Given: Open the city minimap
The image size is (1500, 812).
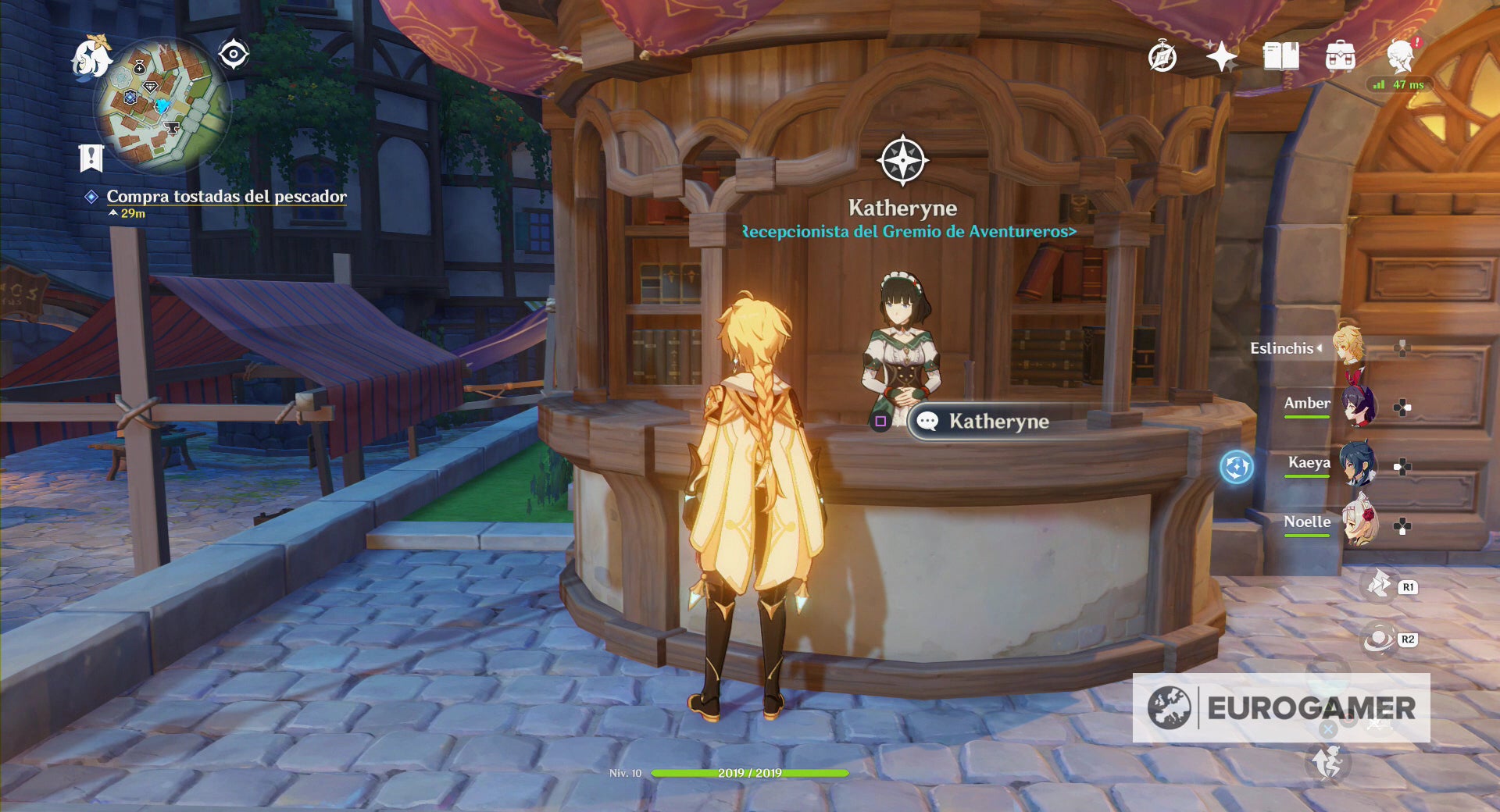Looking at the screenshot, I should [161, 106].
